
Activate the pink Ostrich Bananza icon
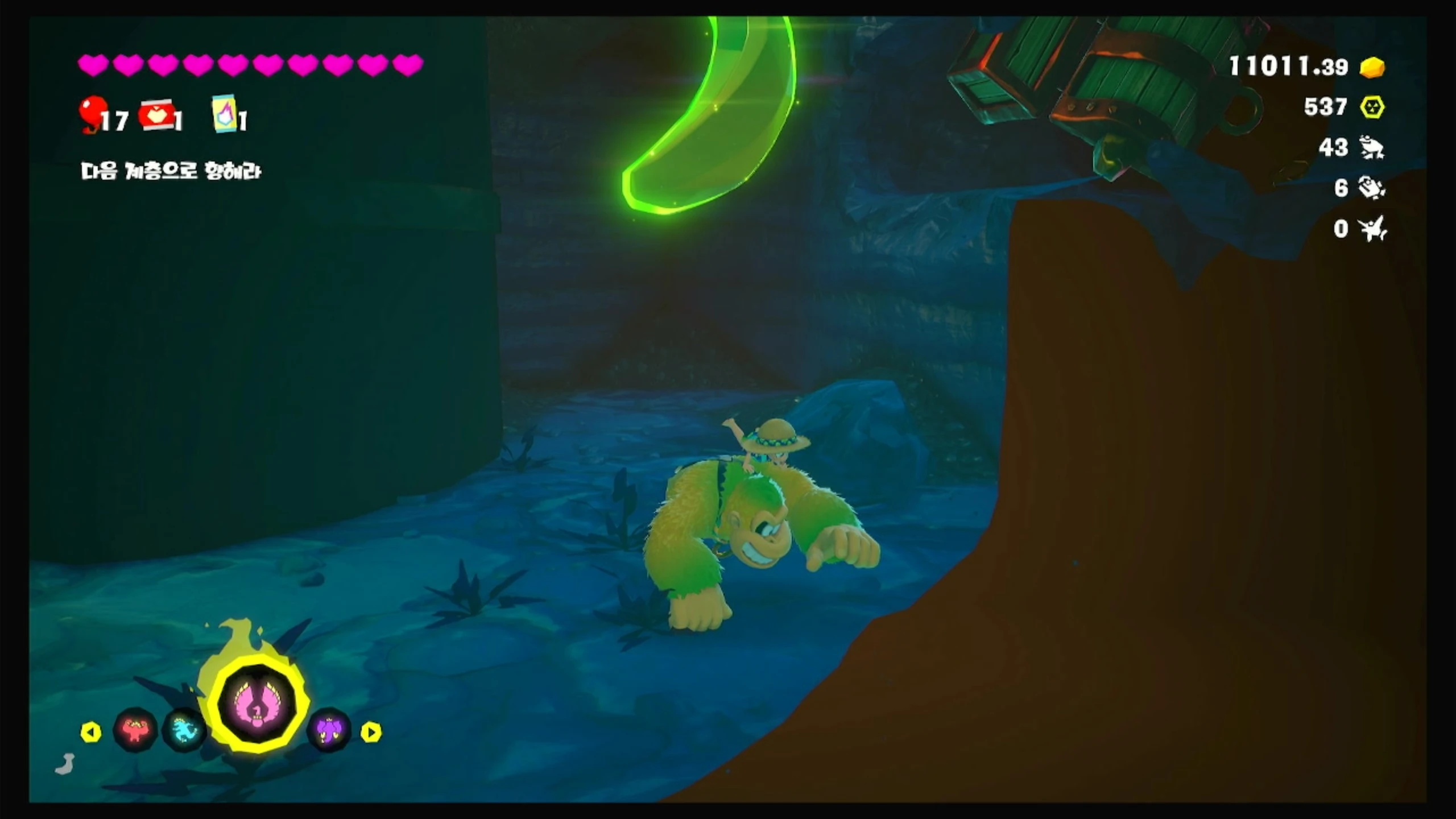pos(258,701)
